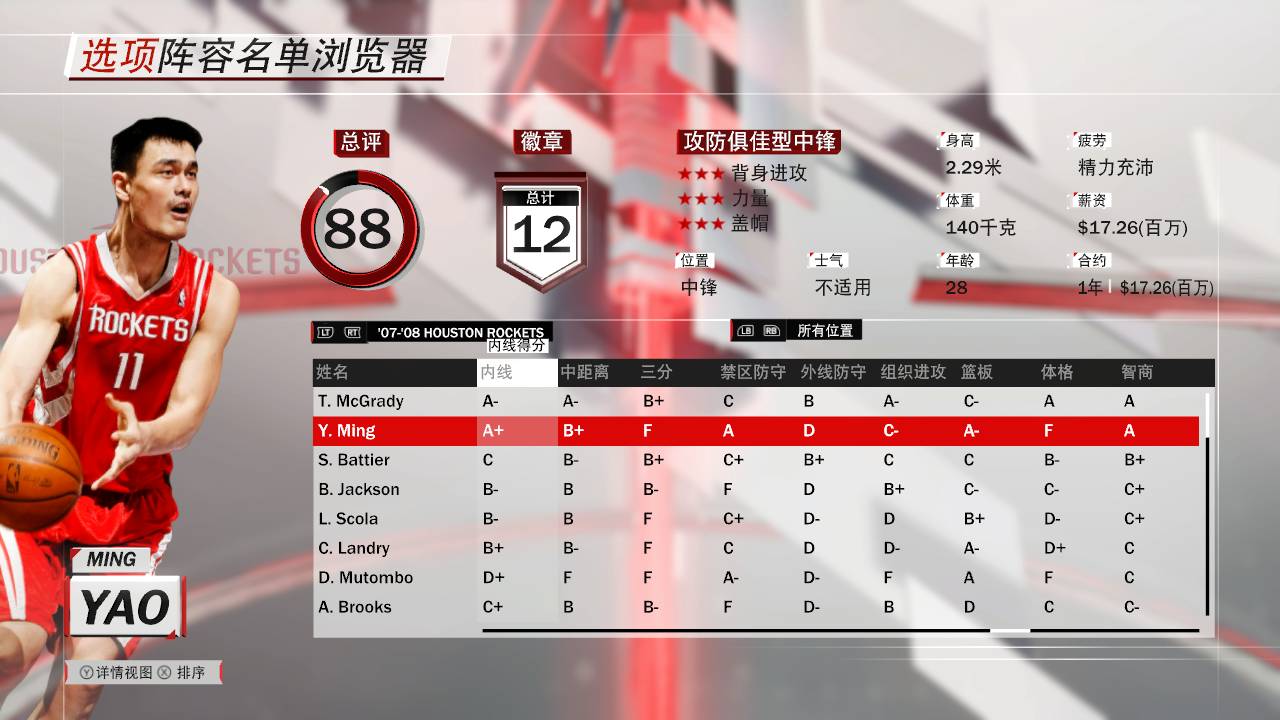Expand the 内线 column header selector
This screenshot has width=1280, height=720.
516,371
